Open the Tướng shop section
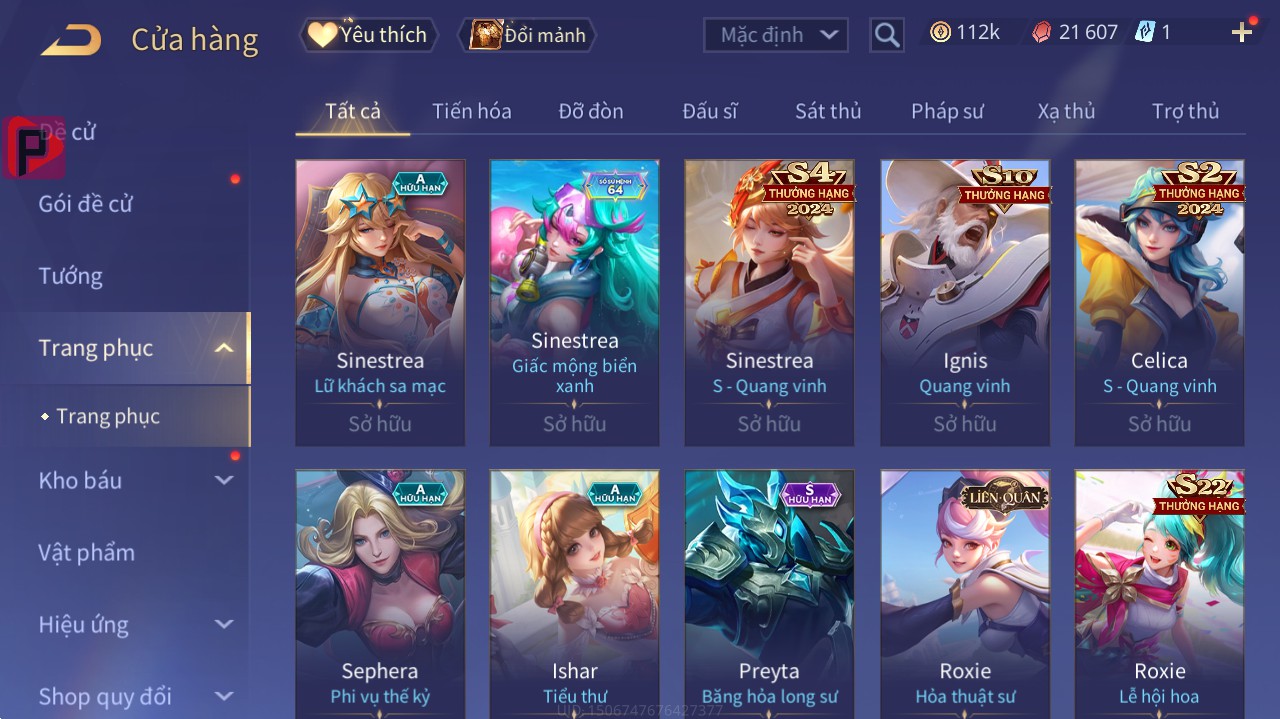 pyautogui.click(x=71, y=276)
